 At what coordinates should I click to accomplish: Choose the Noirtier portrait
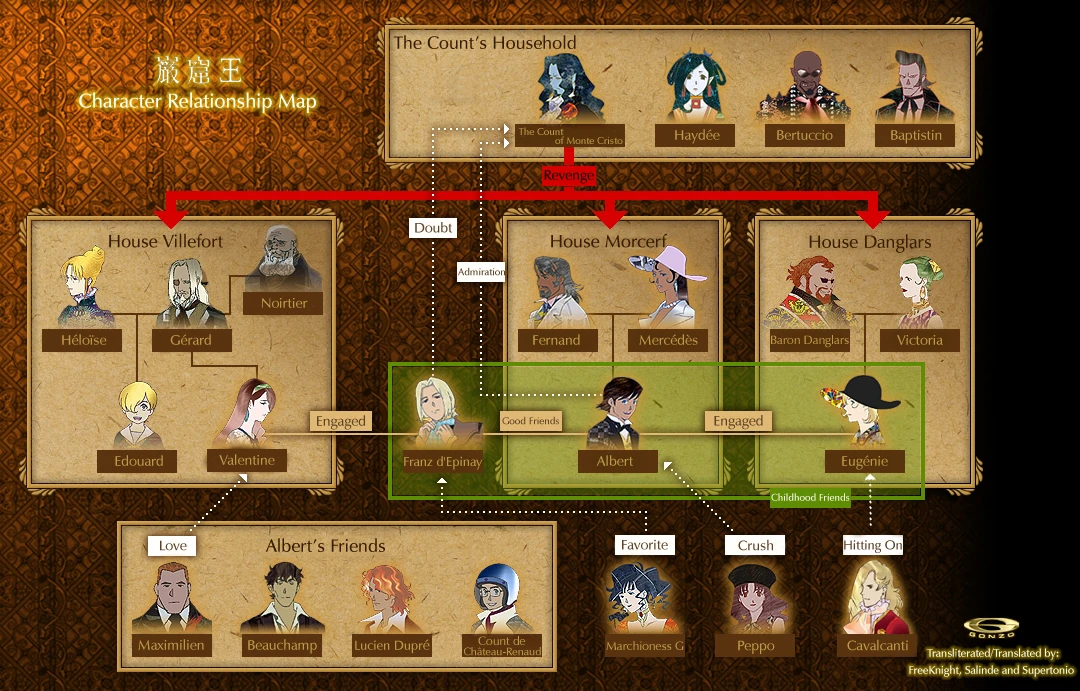(x=284, y=258)
